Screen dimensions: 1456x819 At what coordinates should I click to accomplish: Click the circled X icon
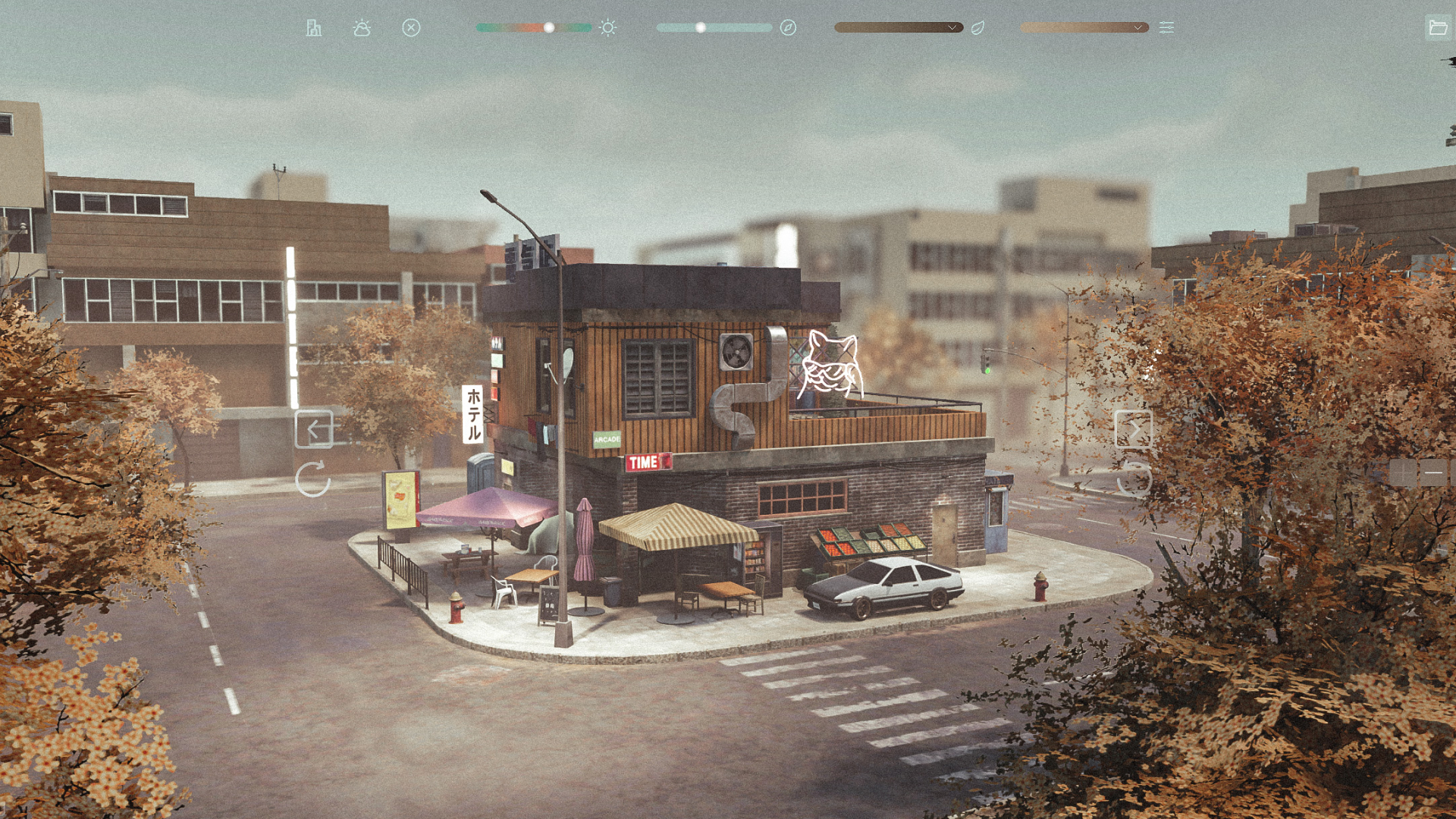pyautogui.click(x=411, y=28)
